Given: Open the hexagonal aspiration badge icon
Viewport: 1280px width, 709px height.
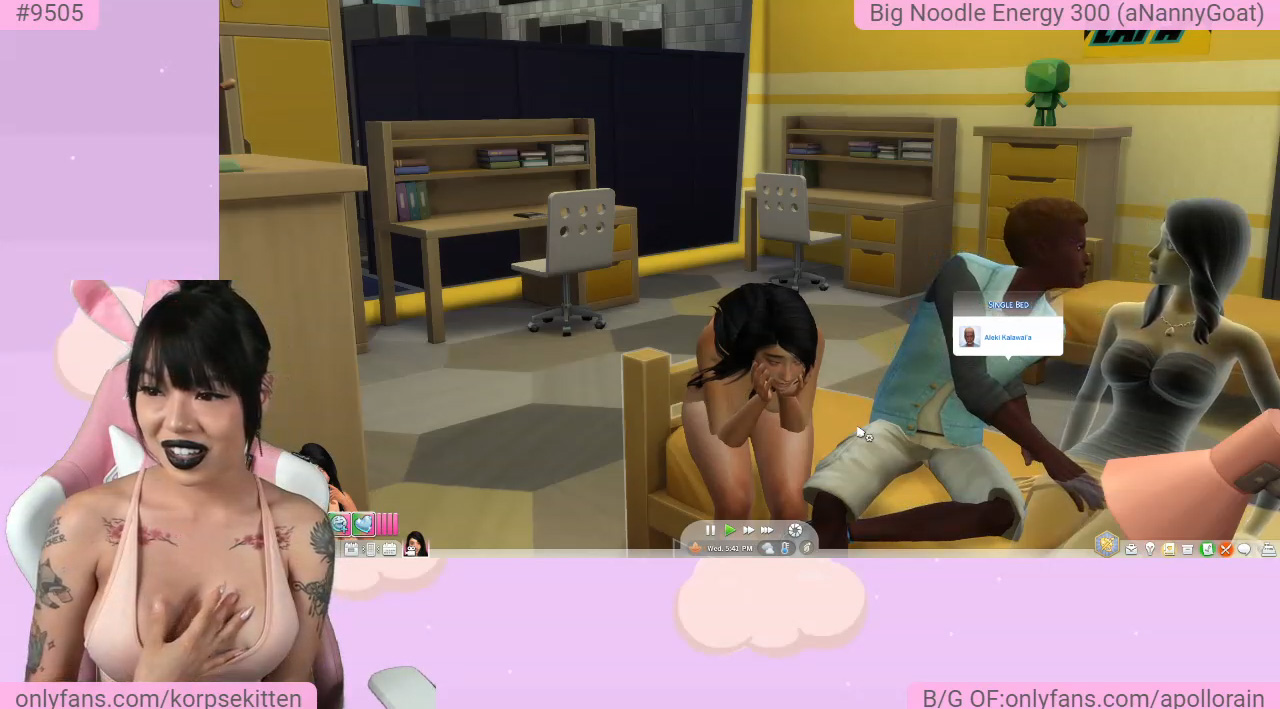Looking at the screenshot, I should click(1106, 543).
